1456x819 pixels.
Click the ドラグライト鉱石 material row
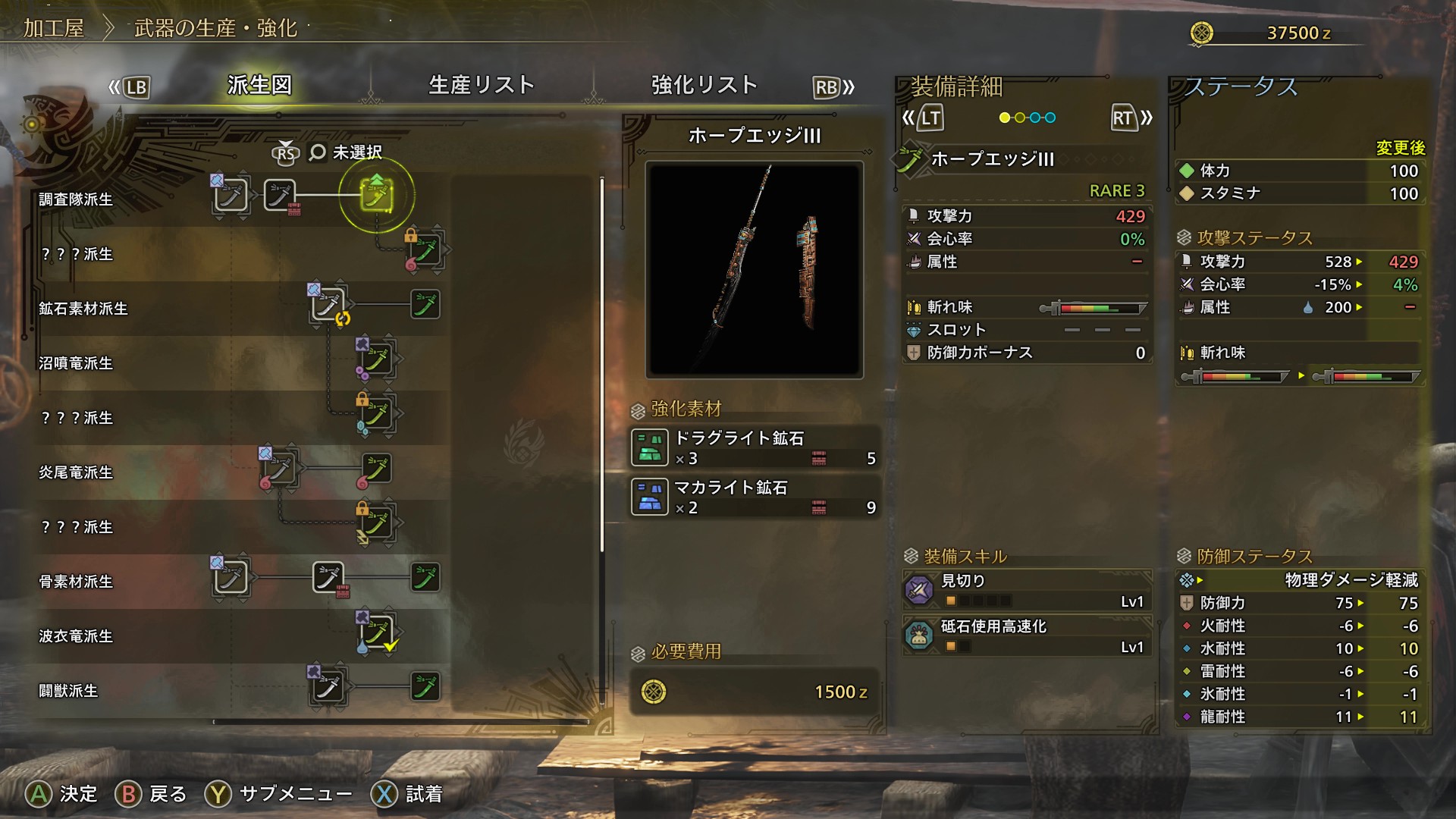pyautogui.click(x=755, y=447)
